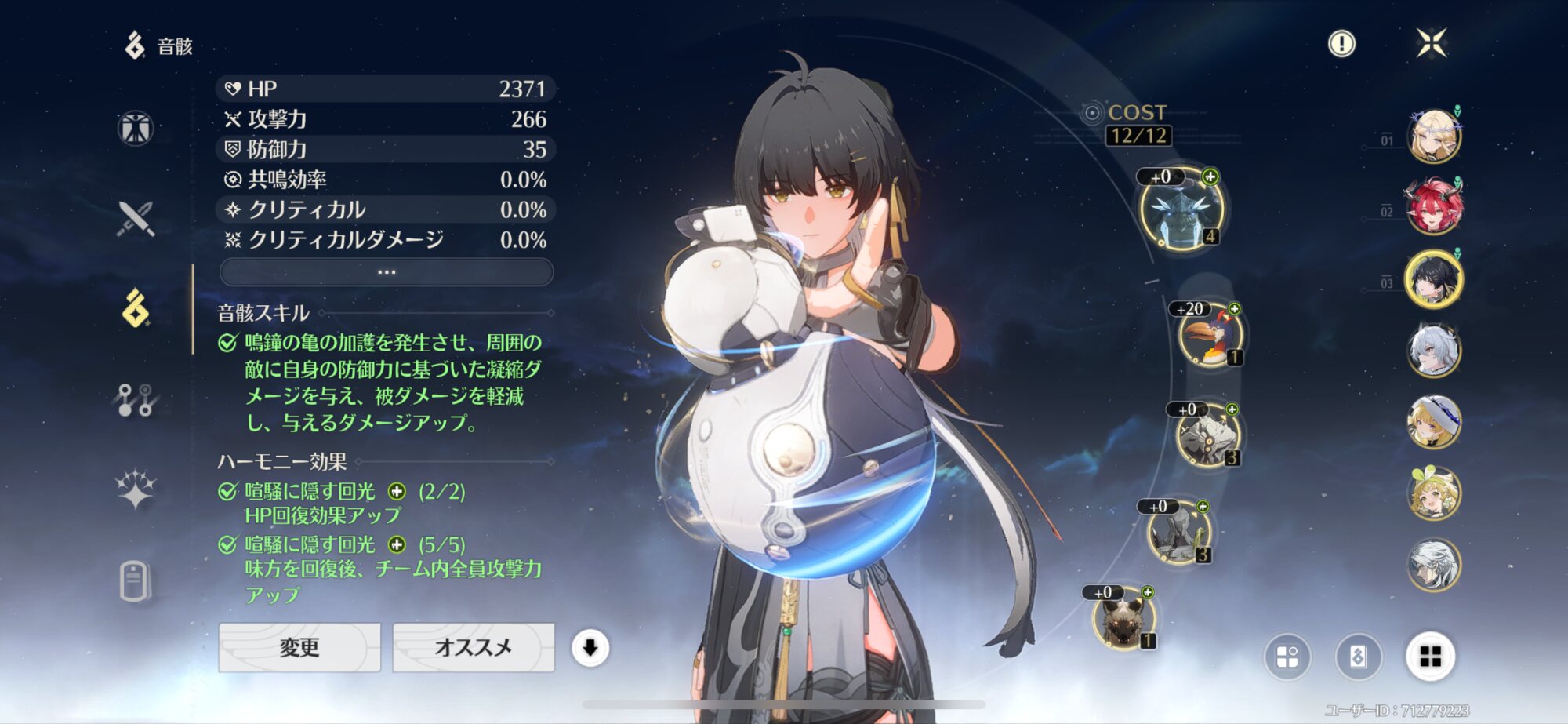Activate the white four-square grid button
Image resolution: width=1568 pixels, height=724 pixels.
1430,657
